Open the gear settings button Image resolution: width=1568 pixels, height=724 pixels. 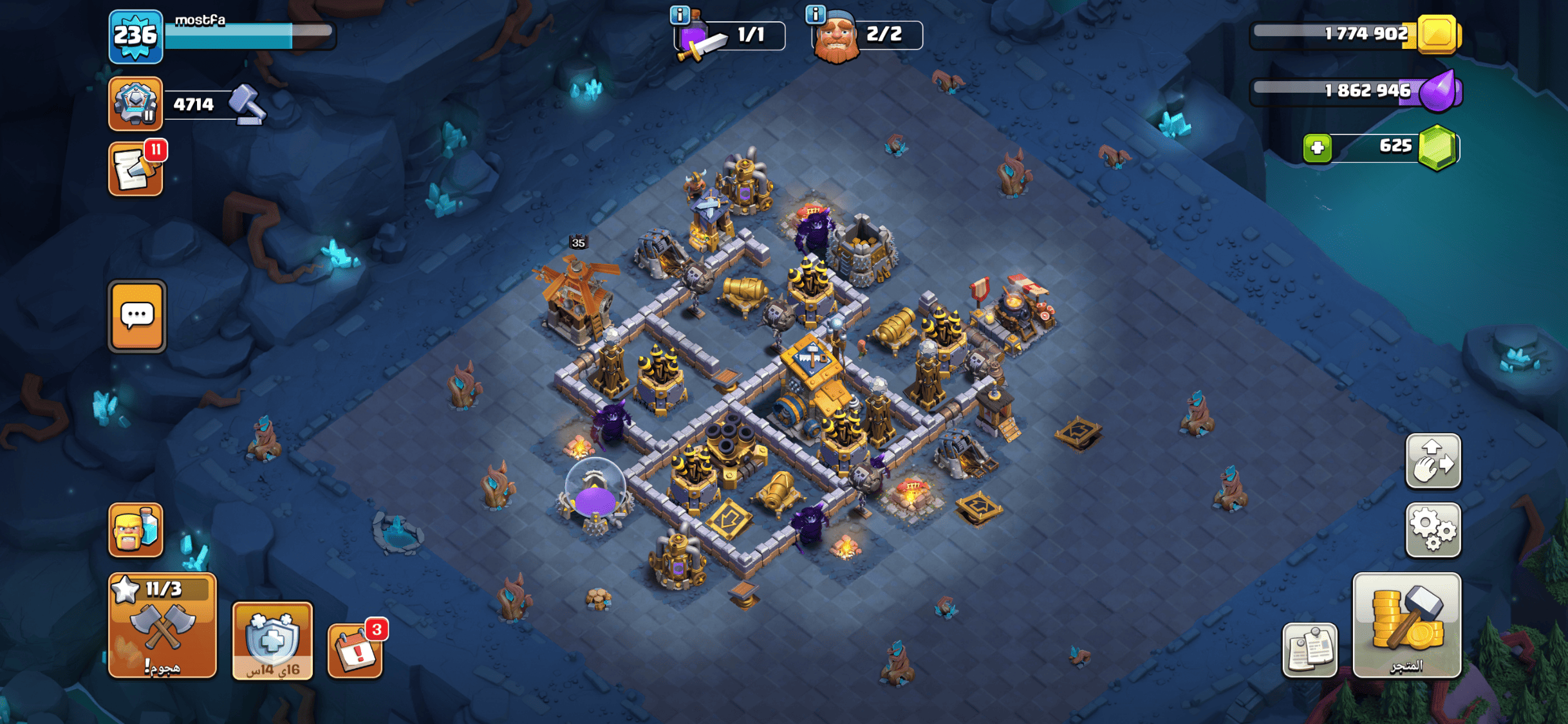(1433, 530)
